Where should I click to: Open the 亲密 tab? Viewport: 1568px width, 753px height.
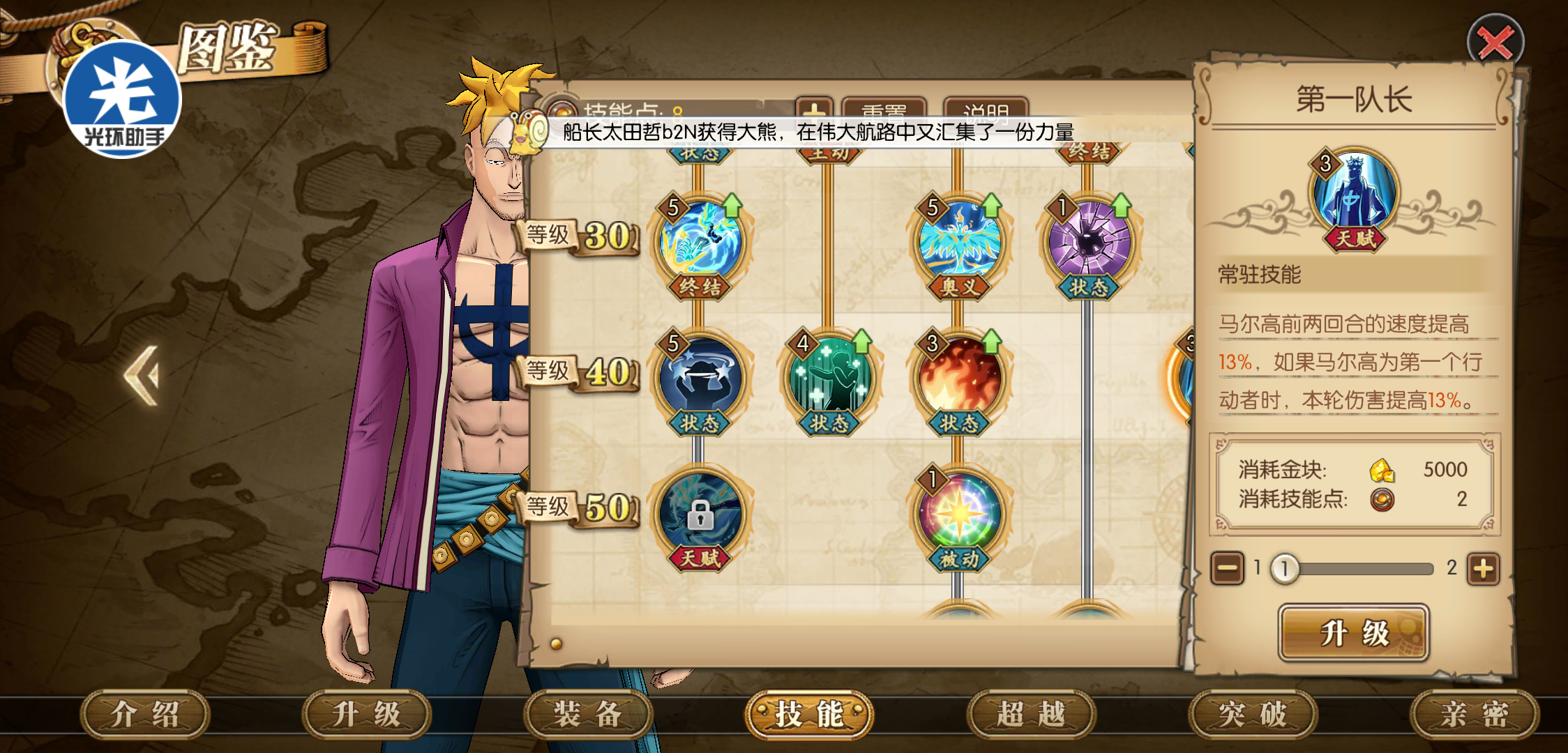click(x=1474, y=714)
